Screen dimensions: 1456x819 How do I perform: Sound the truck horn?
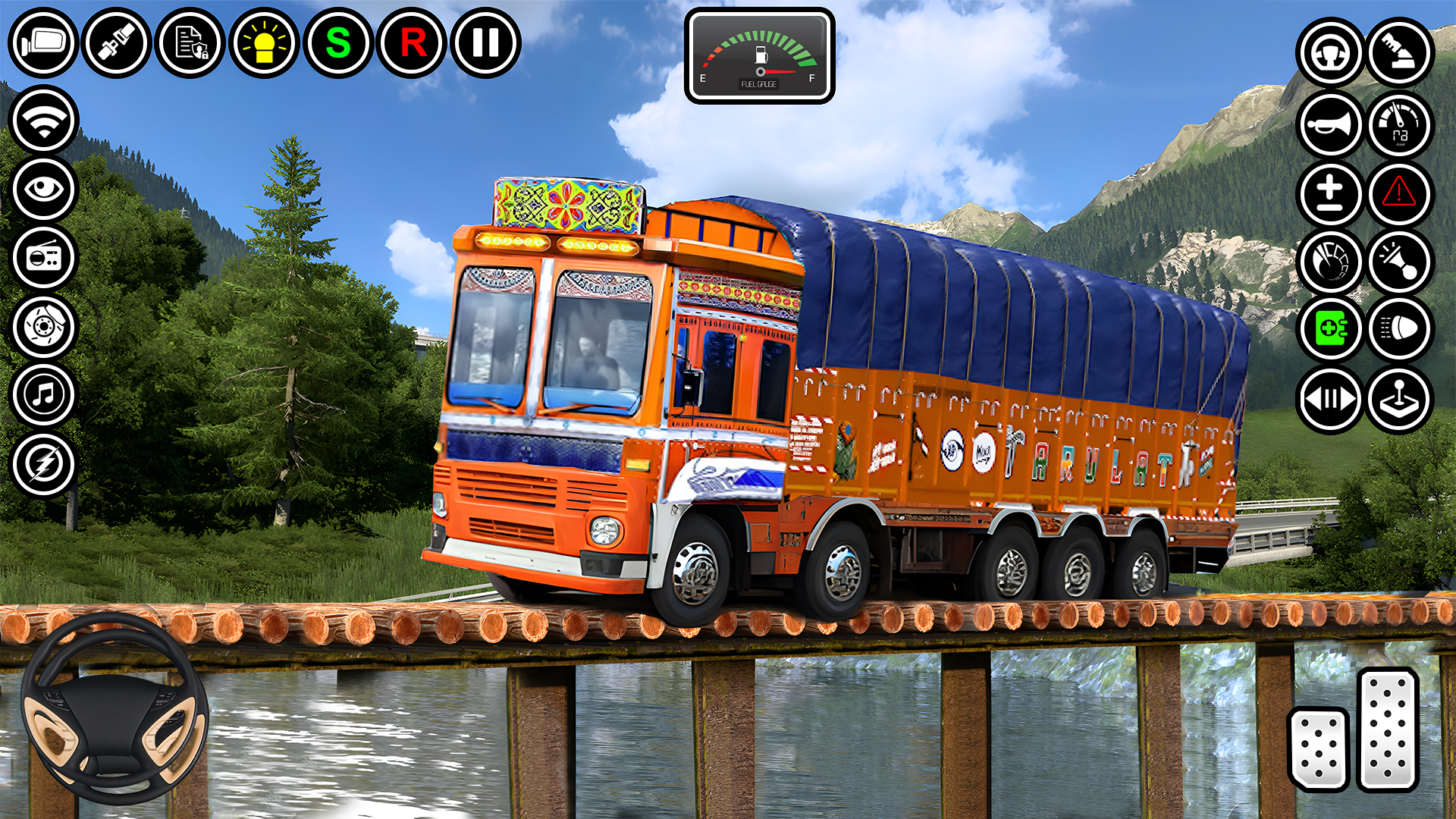click(x=1330, y=124)
